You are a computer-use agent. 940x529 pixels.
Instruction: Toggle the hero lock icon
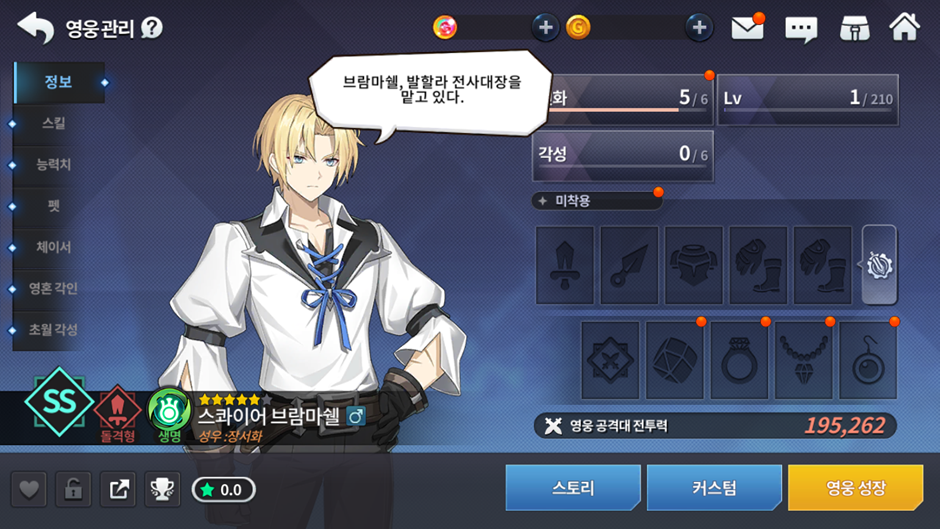pos(74,489)
